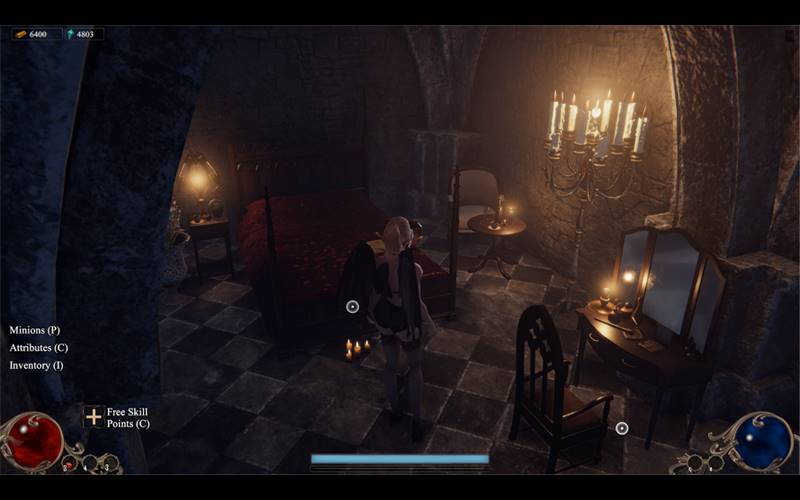This screenshot has width=800, height=500.
Task: Open the Attributes menu entry
Action: click(38, 347)
